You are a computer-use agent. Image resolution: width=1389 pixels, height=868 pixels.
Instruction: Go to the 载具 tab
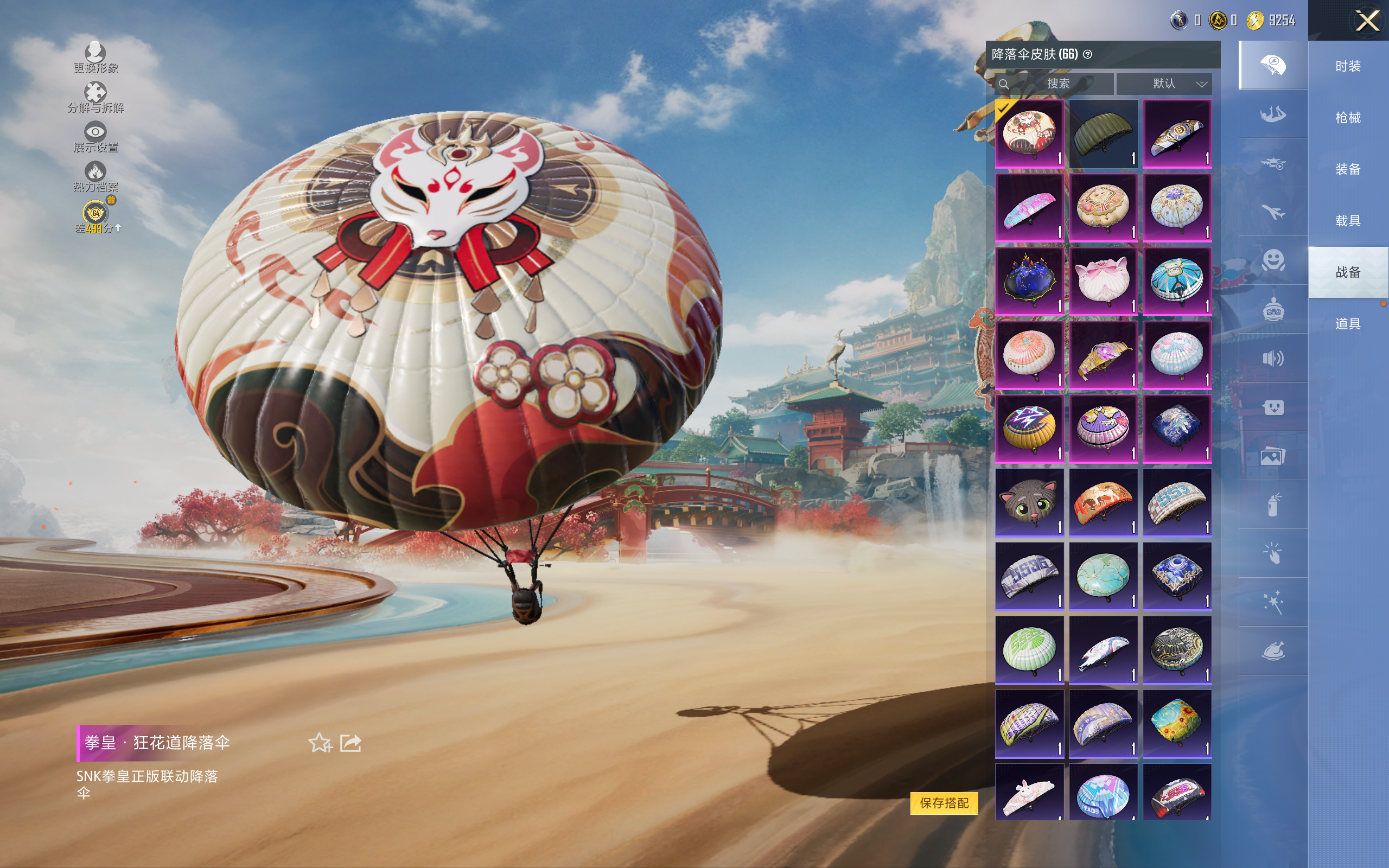[1348, 221]
